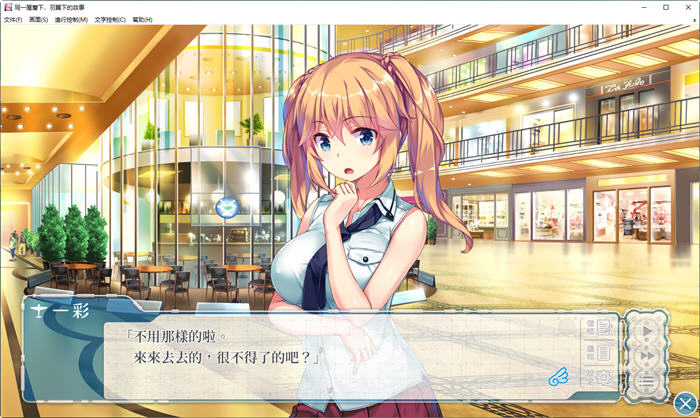This screenshot has width=700, height=418.
Task: Open the 文字控制(C) menu
Action: click(111, 19)
